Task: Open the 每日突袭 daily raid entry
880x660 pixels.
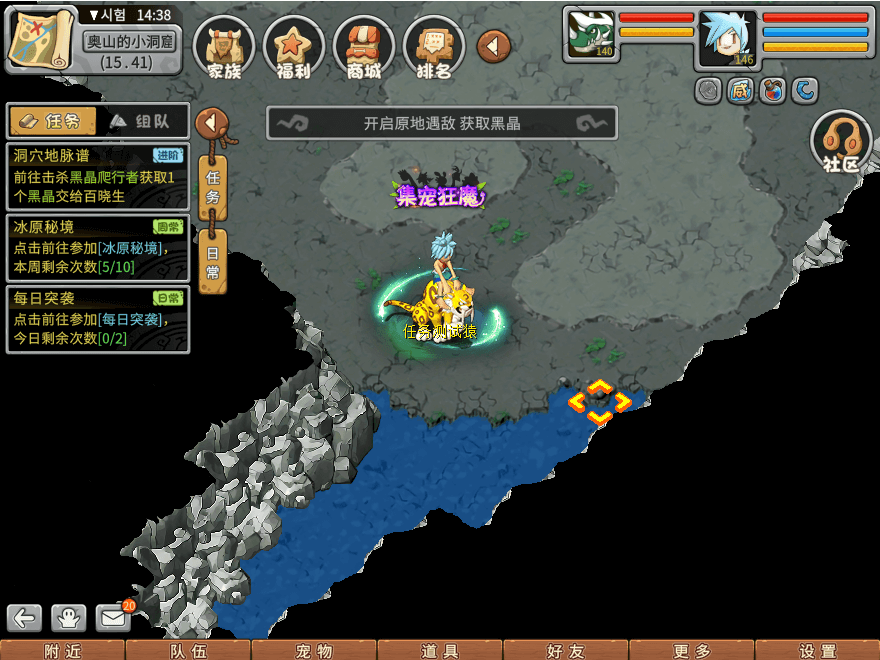Action: tap(97, 319)
